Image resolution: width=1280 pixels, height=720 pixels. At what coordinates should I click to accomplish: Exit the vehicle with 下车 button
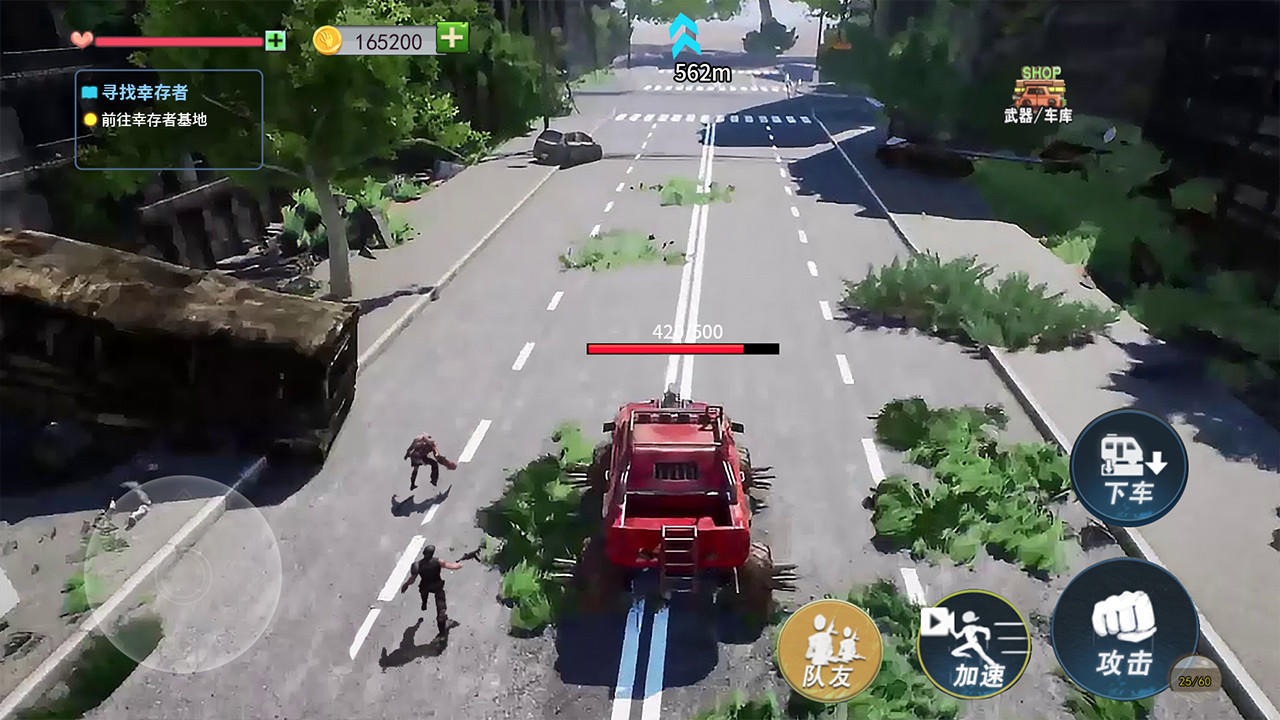tap(1128, 467)
